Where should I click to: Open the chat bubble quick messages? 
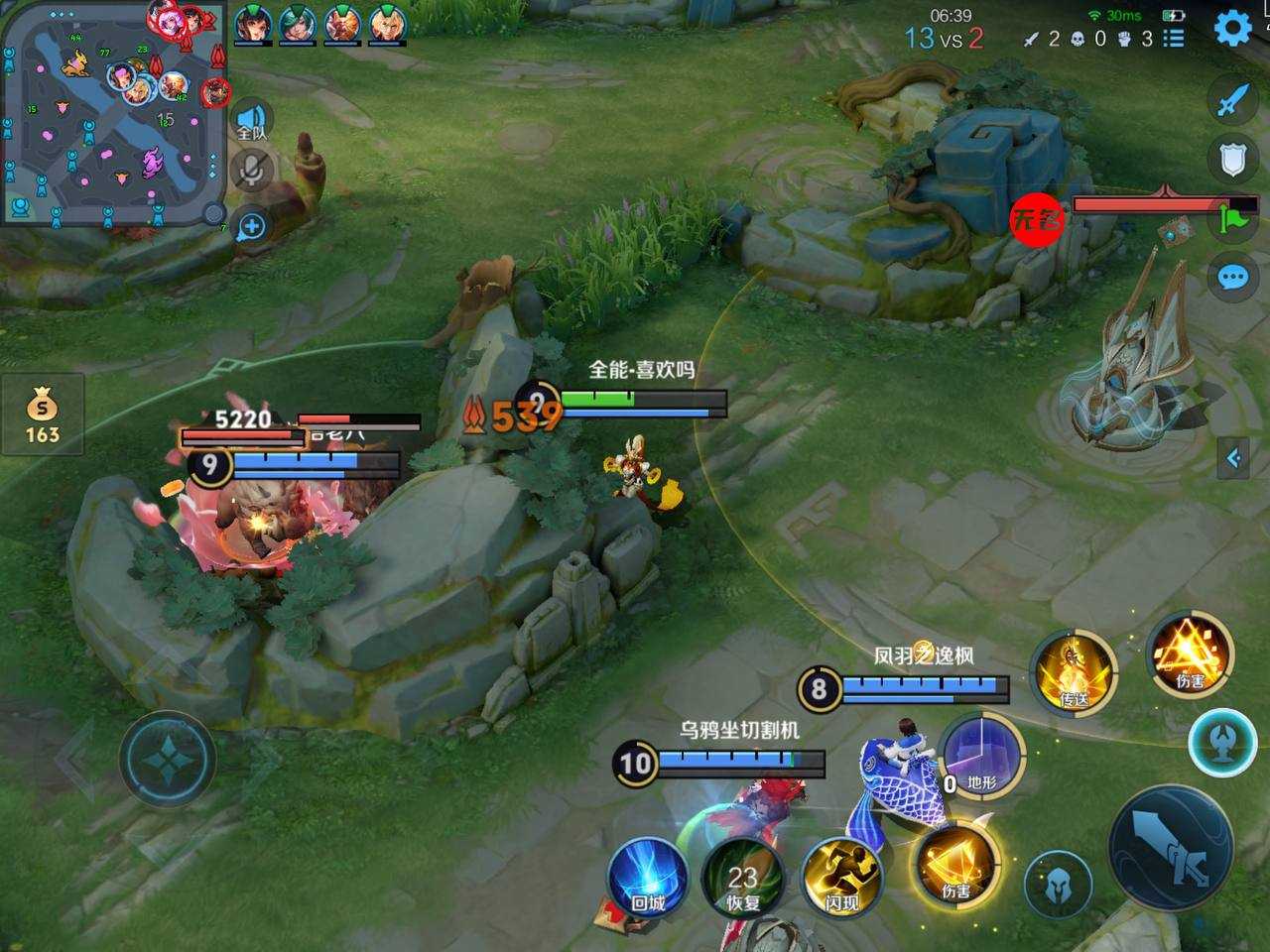[x=1232, y=277]
